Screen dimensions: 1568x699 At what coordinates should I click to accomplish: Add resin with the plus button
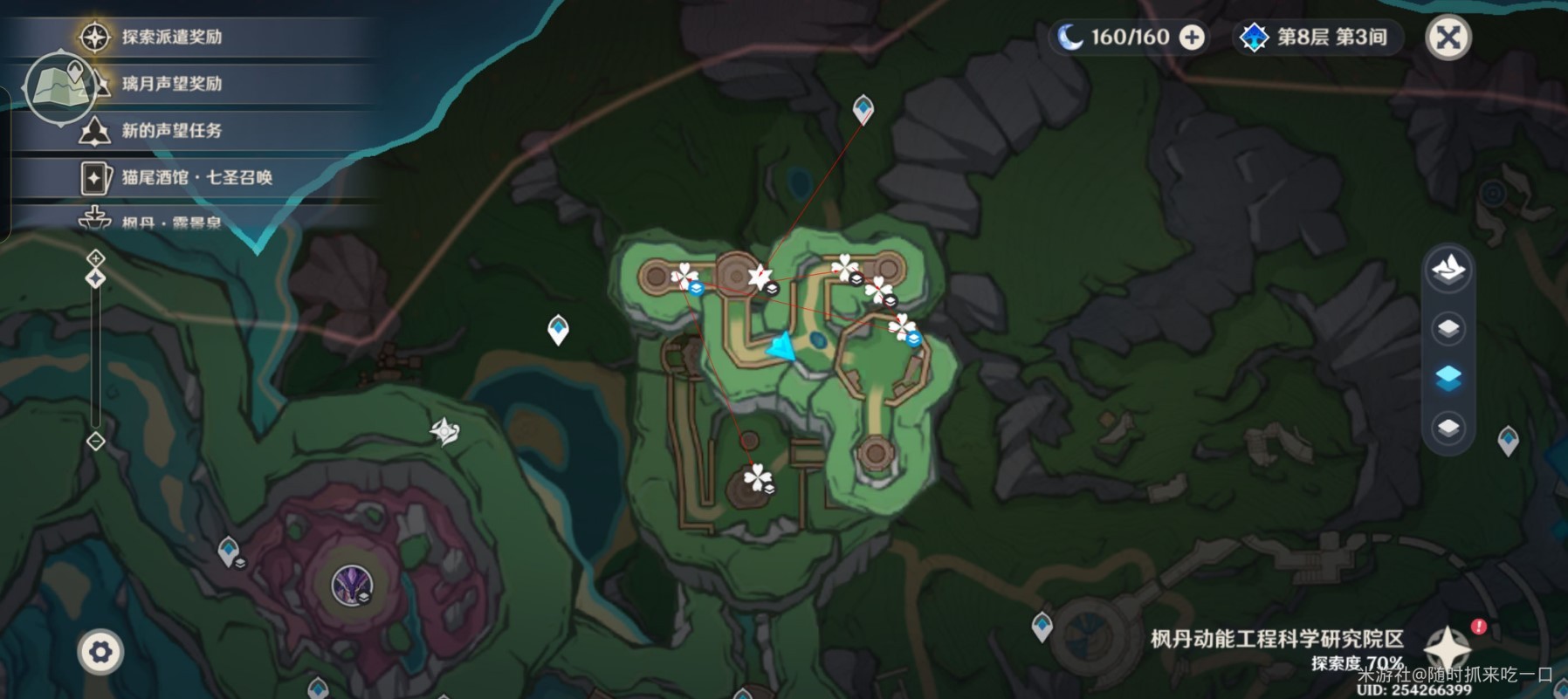[x=1192, y=38]
